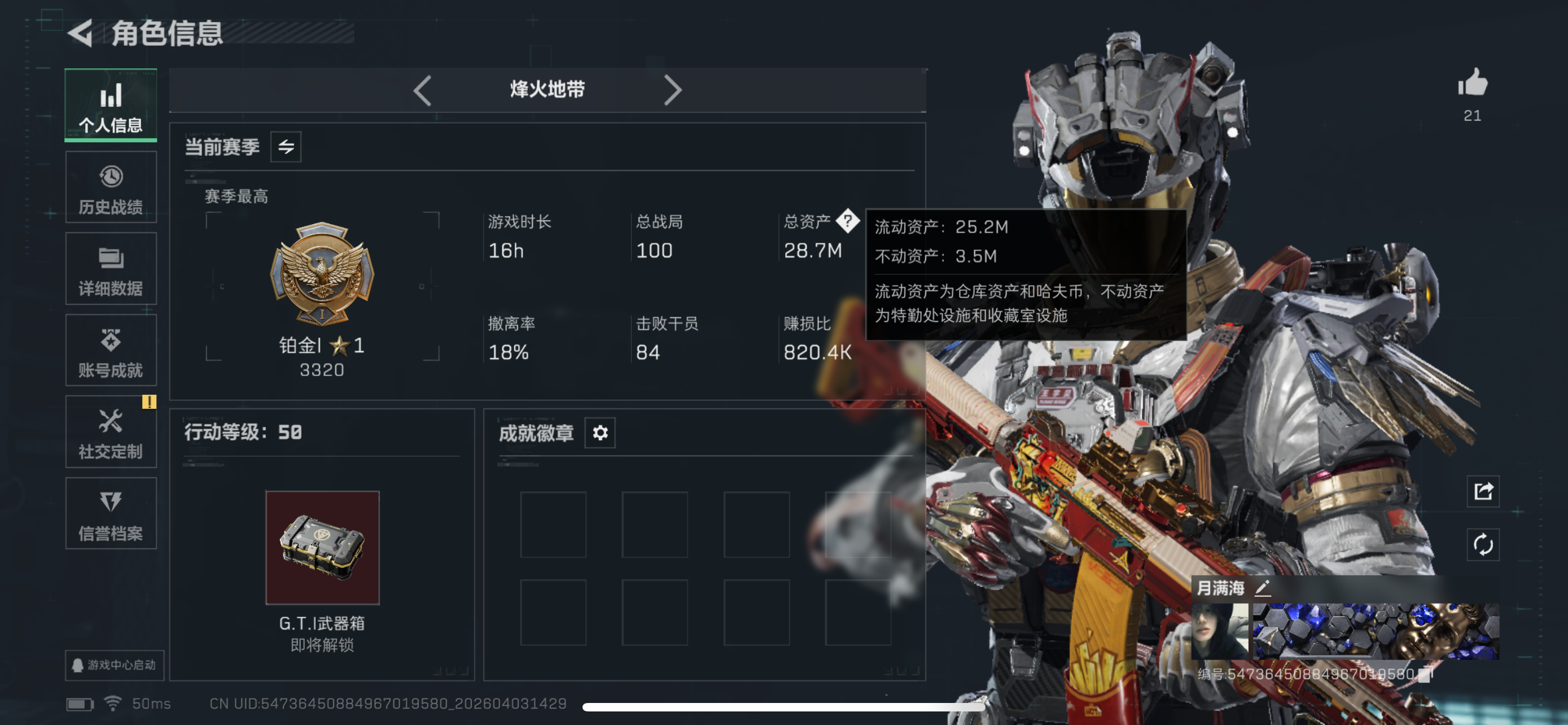This screenshot has width=1568, height=725.
Task: Go back using the 角色信息 arrow
Action: [x=80, y=33]
